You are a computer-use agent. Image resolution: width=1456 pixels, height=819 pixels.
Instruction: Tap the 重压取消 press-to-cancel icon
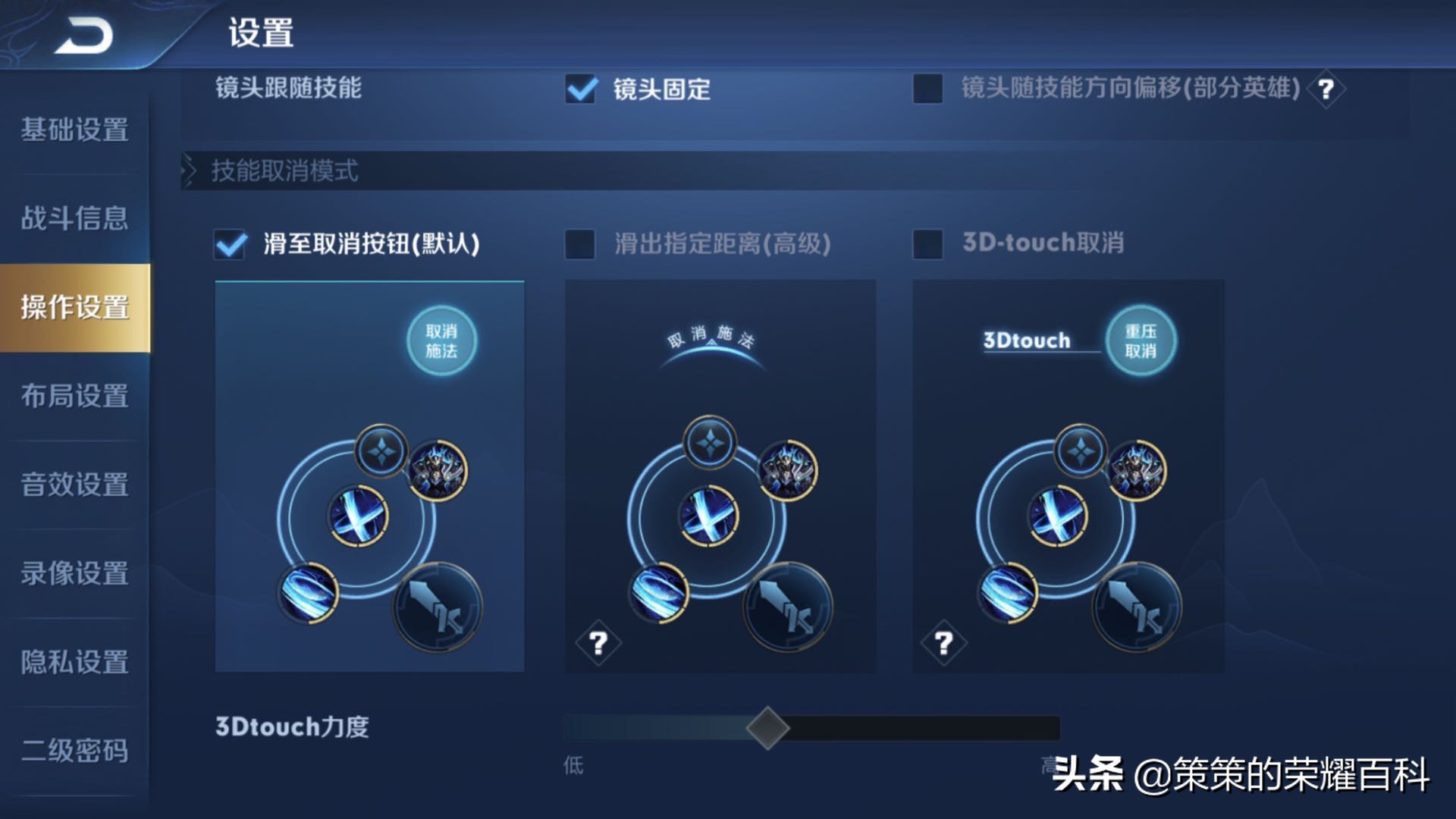click(x=1141, y=341)
